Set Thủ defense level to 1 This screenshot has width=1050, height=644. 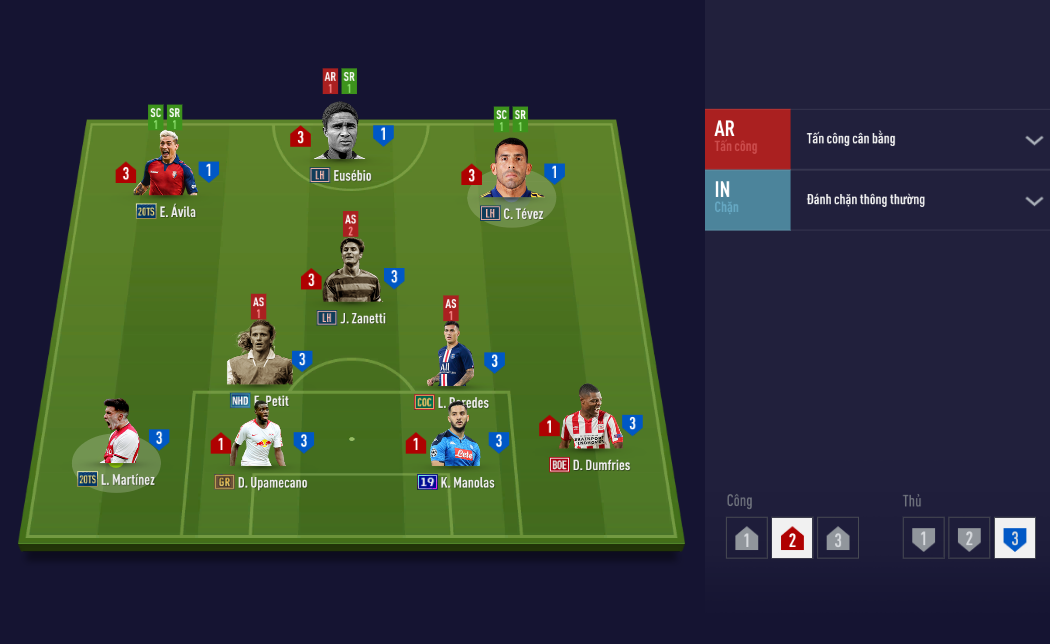pyautogui.click(x=924, y=539)
